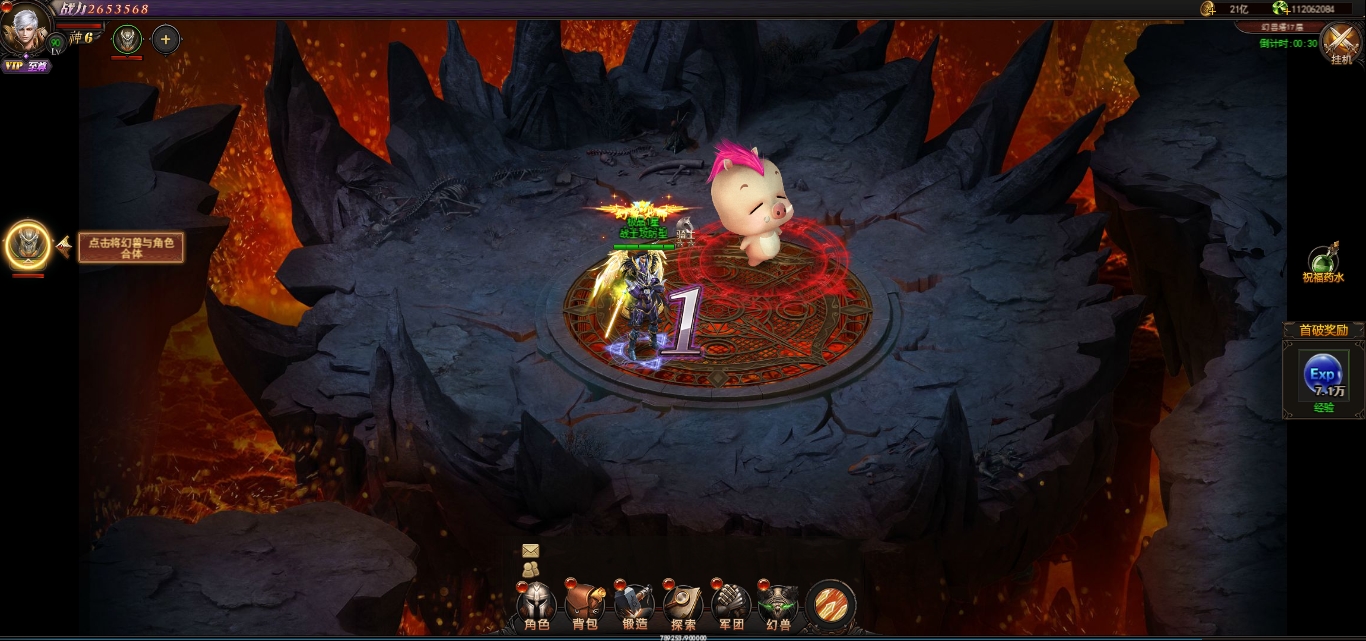
Task: Open the 军团 legion menu
Action: pos(732,604)
